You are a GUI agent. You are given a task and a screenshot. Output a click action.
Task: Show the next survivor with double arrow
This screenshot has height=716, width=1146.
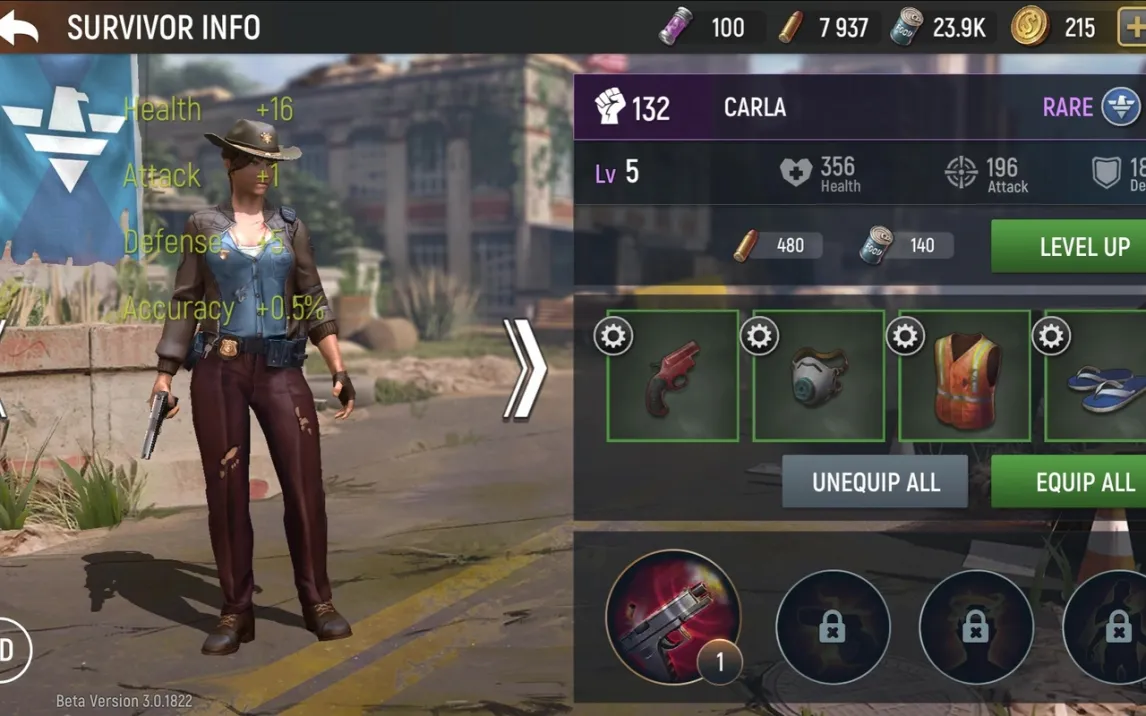point(524,369)
